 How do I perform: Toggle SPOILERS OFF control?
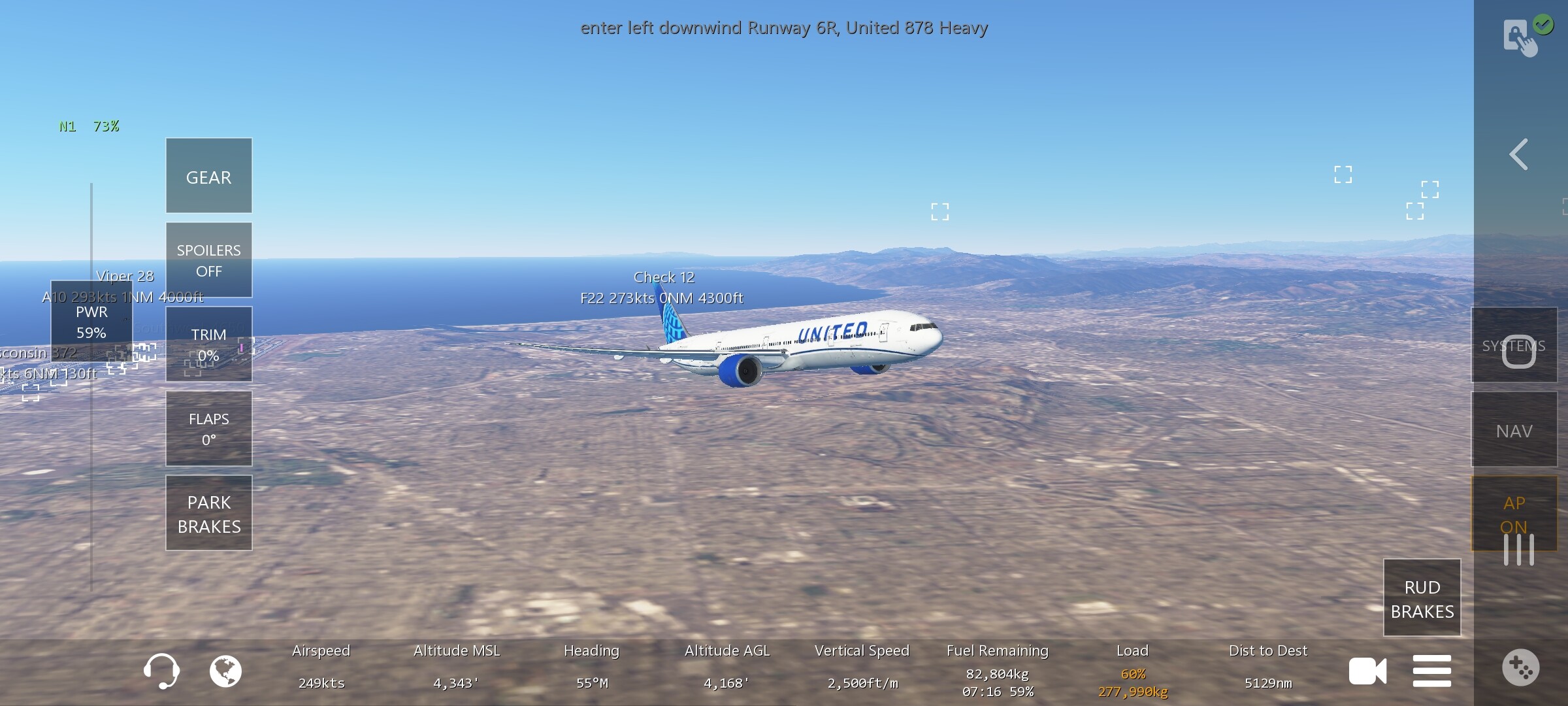pos(208,260)
